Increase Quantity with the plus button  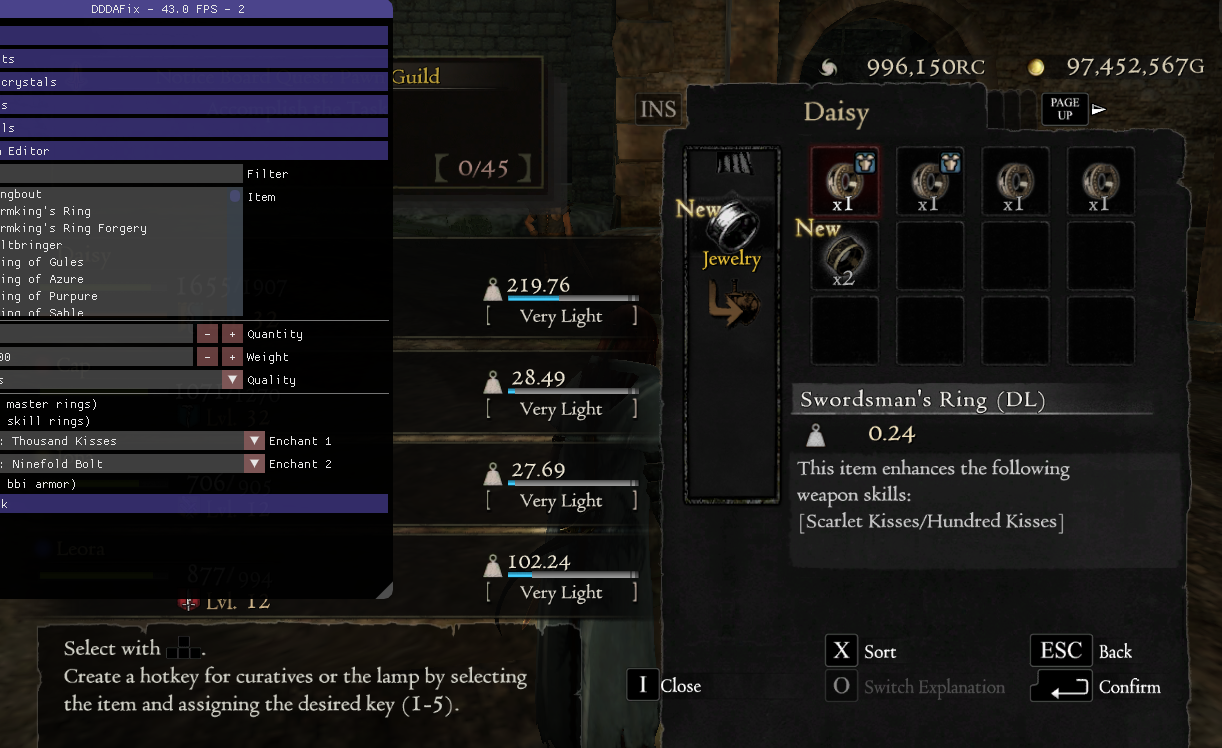click(x=232, y=334)
